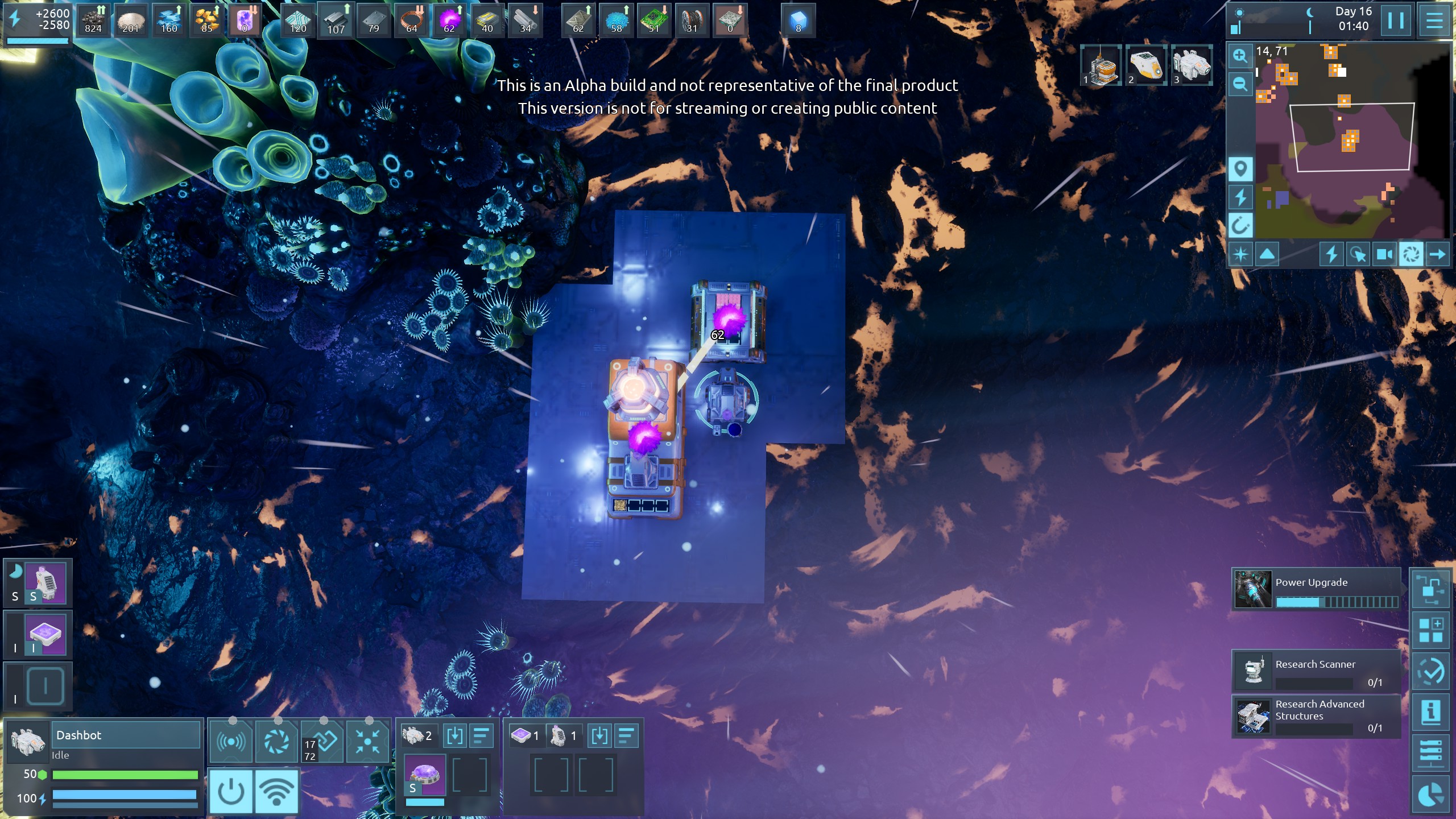Viewport: 1456px width, 819px height.
Task: Toggle the magnet button beside the minimap
Action: pyautogui.click(x=1240, y=226)
